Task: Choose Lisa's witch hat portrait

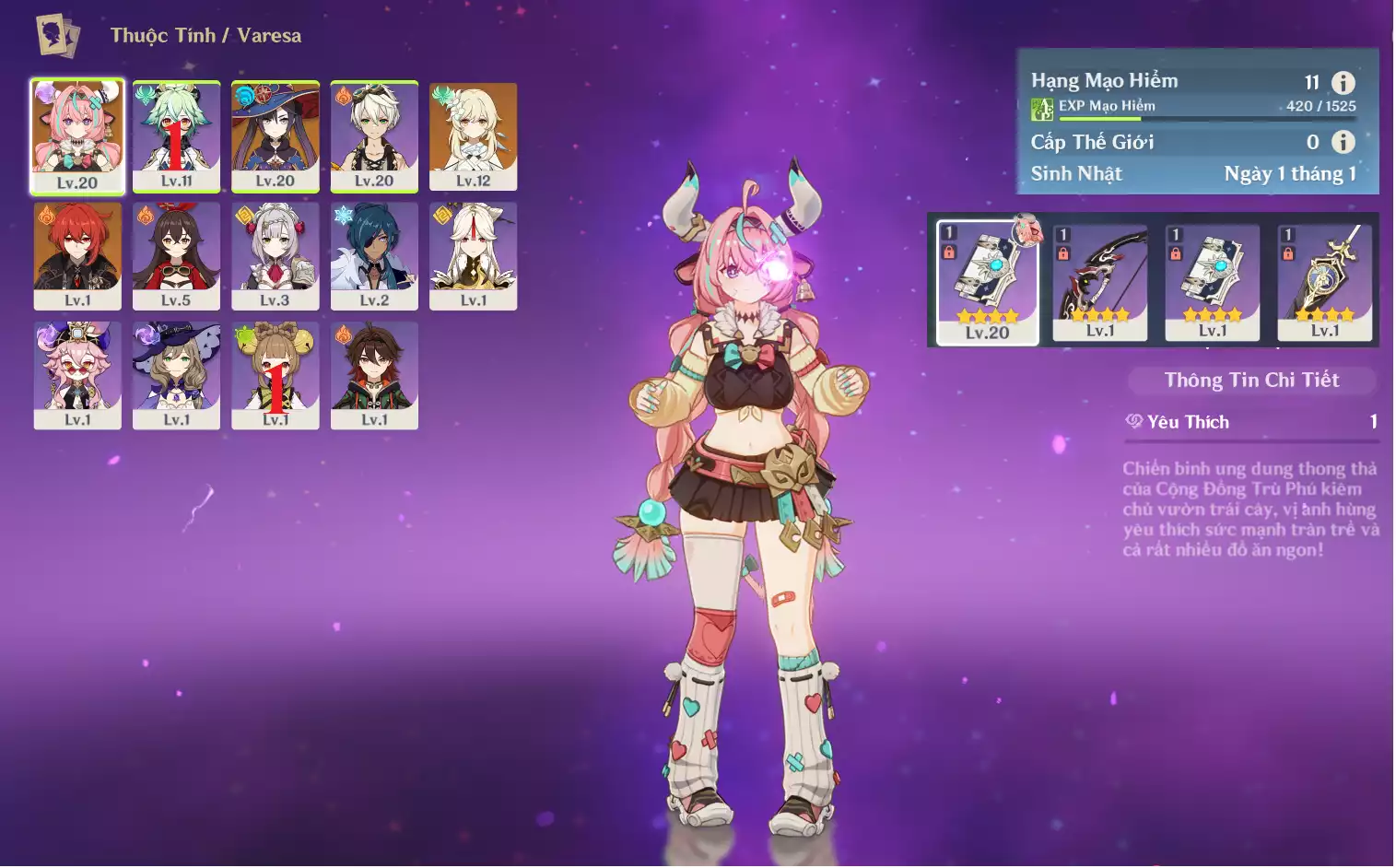Action: click(176, 374)
